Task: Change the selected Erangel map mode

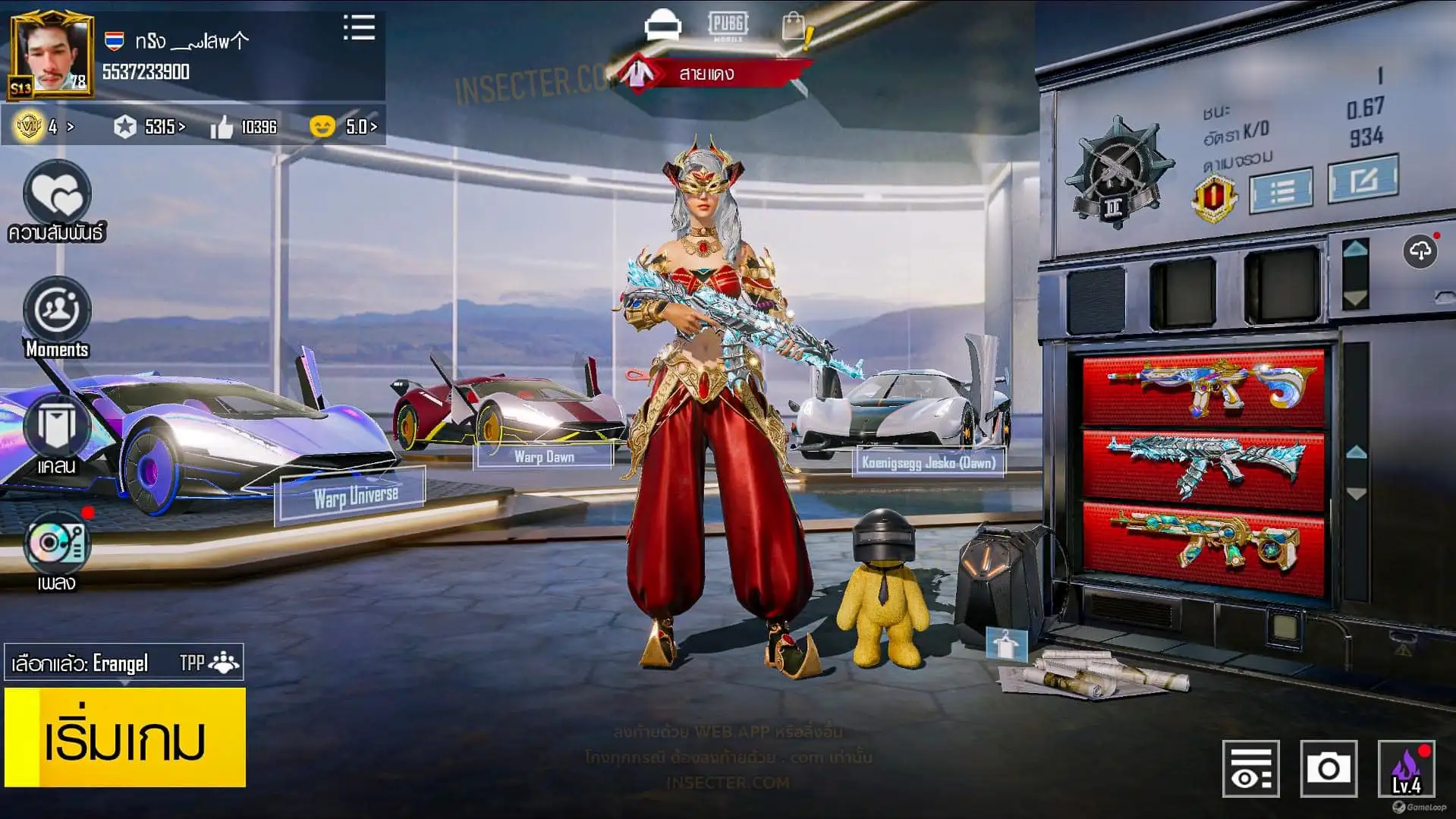Action: click(124, 663)
